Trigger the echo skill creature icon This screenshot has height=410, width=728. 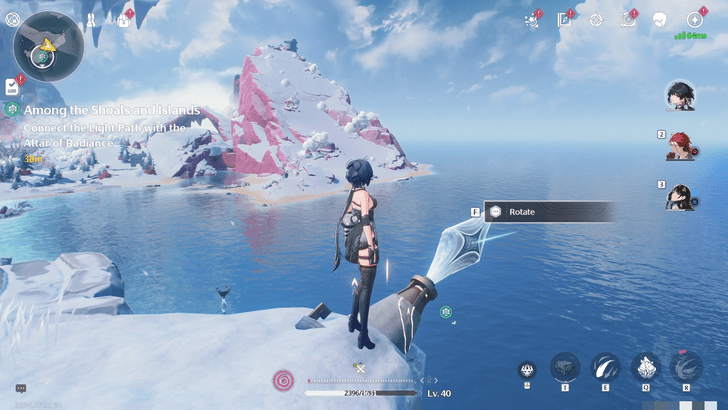[645, 367]
